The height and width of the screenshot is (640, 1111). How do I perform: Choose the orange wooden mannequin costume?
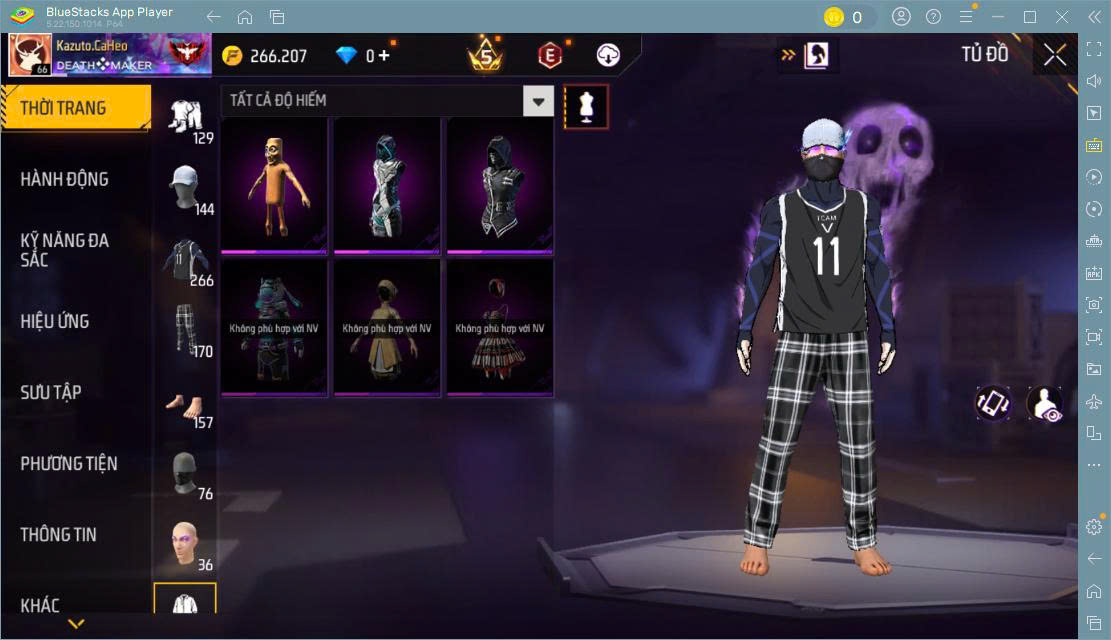(x=274, y=184)
